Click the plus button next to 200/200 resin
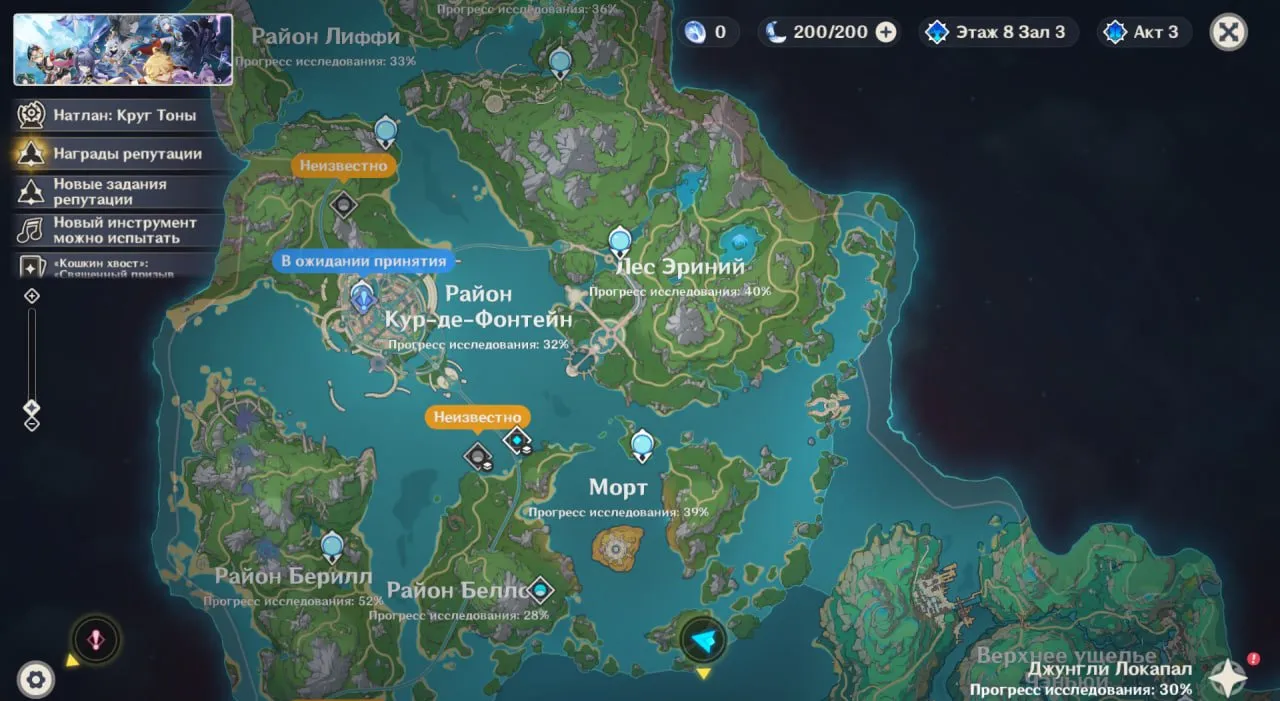The image size is (1280, 701). 886,32
